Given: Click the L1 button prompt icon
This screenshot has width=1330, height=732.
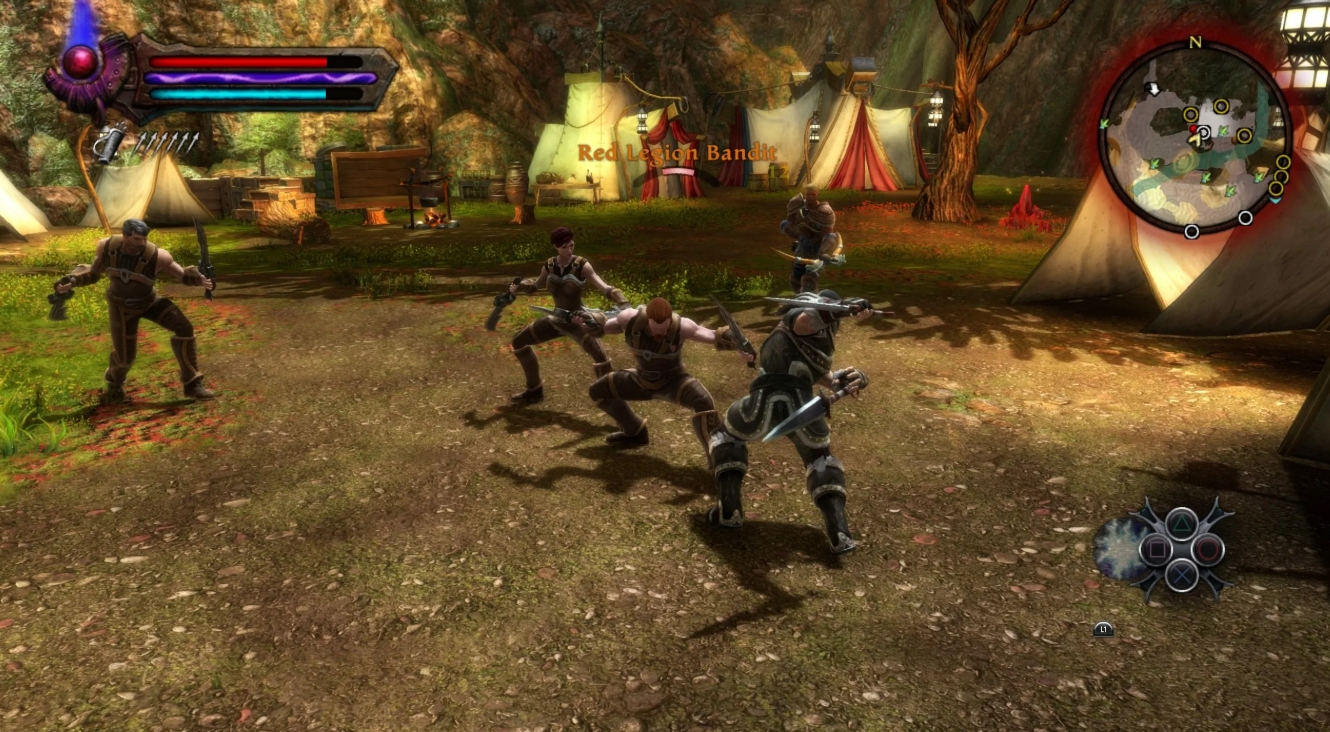Looking at the screenshot, I should click(x=1103, y=630).
